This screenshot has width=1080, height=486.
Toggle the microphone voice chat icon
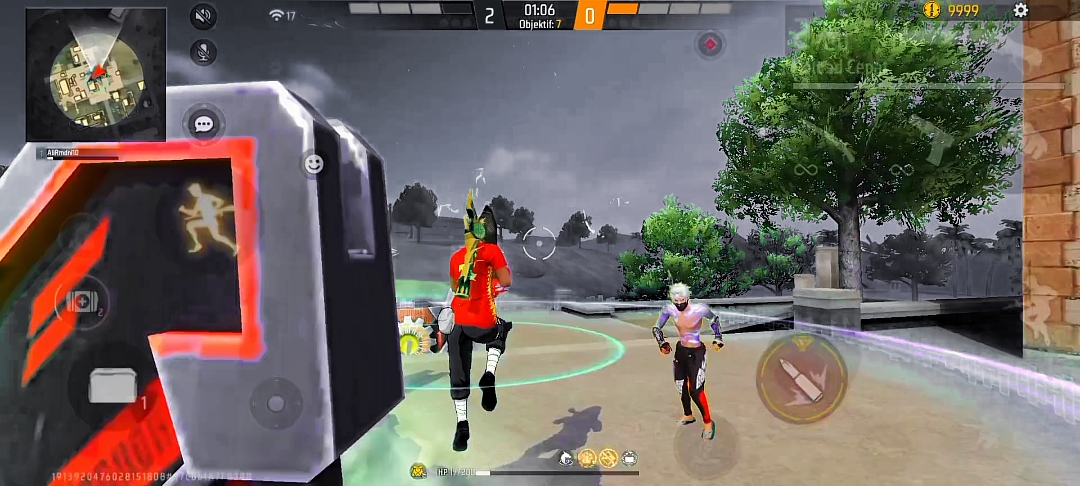pos(204,53)
